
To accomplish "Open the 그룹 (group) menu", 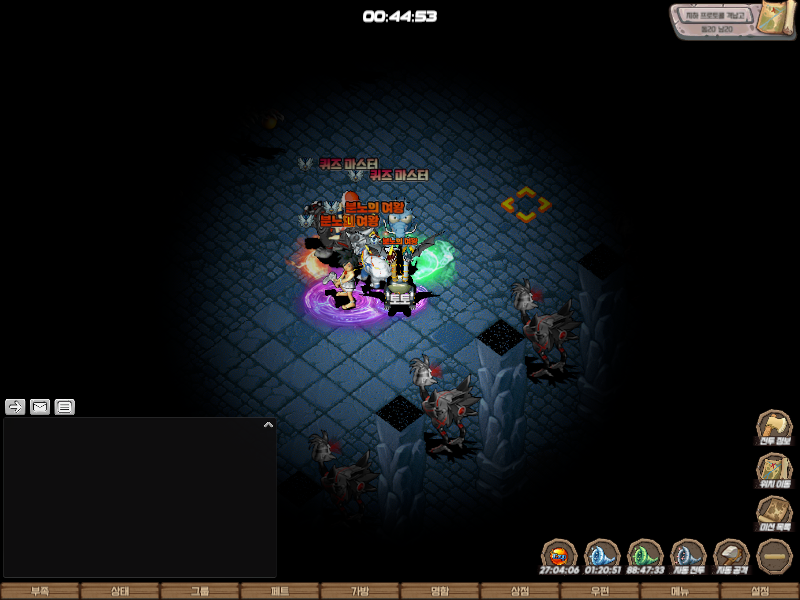I will click(200, 591).
